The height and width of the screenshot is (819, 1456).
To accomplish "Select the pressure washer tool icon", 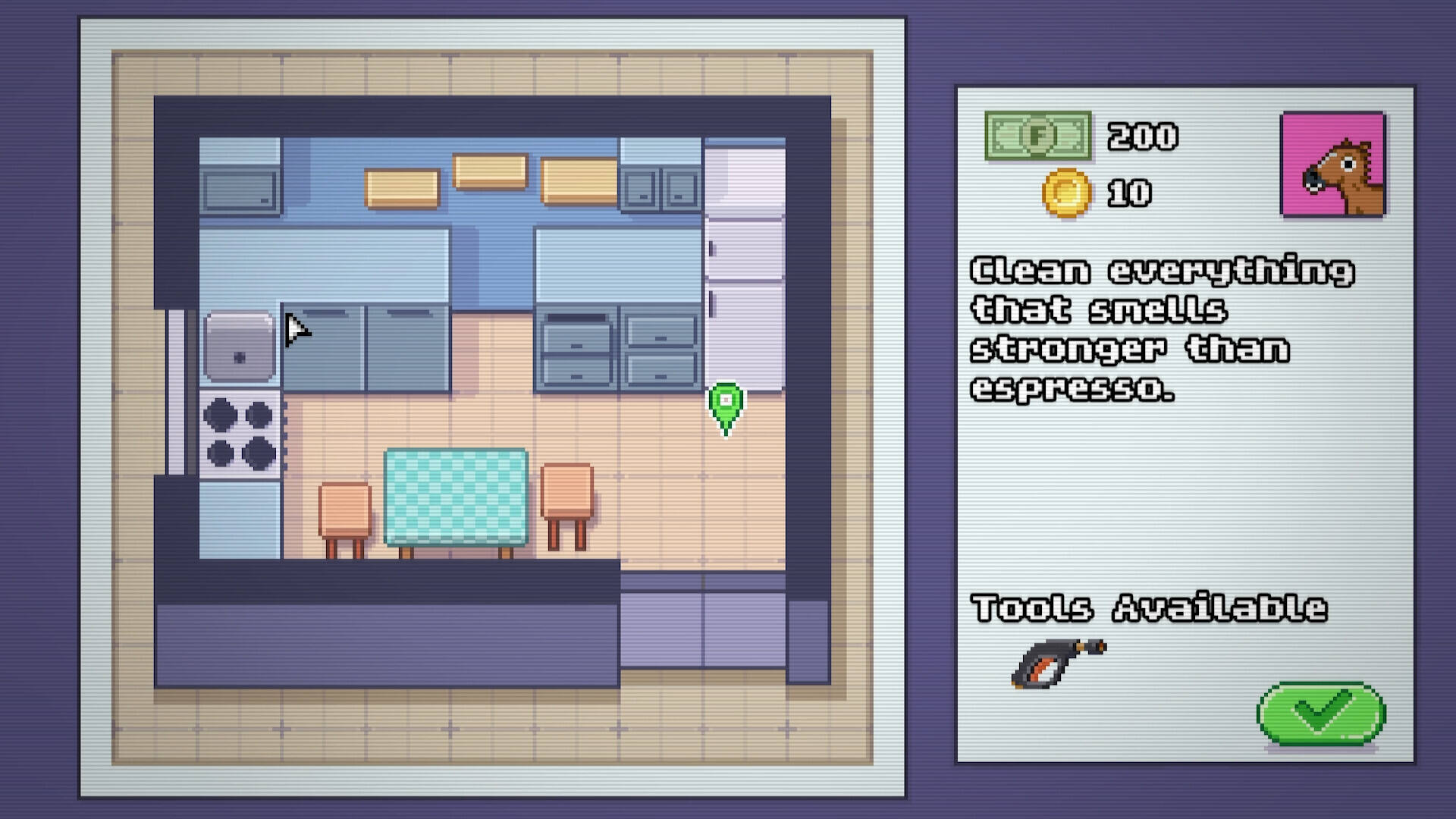I will pos(1058,663).
